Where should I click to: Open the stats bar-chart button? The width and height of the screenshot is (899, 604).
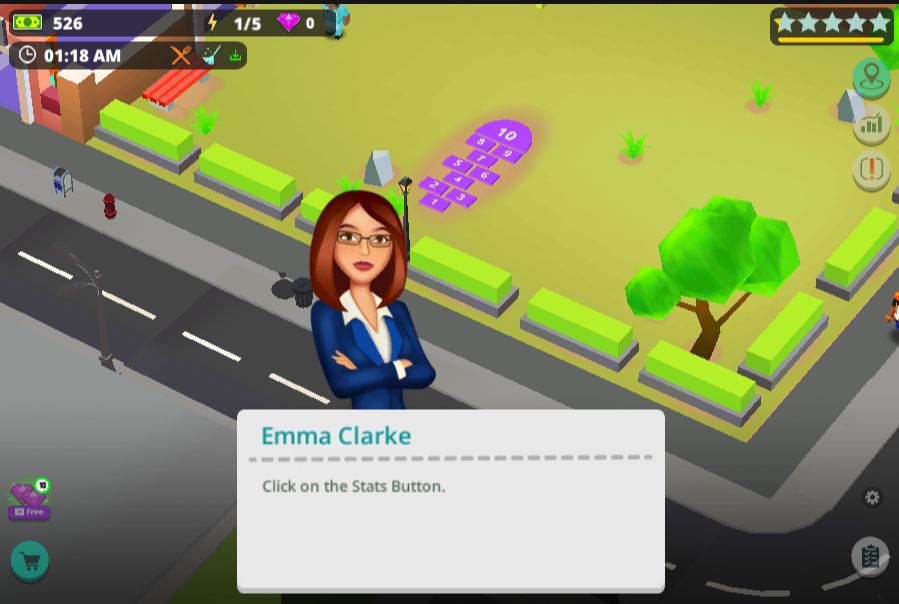pyautogui.click(x=871, y=124)
